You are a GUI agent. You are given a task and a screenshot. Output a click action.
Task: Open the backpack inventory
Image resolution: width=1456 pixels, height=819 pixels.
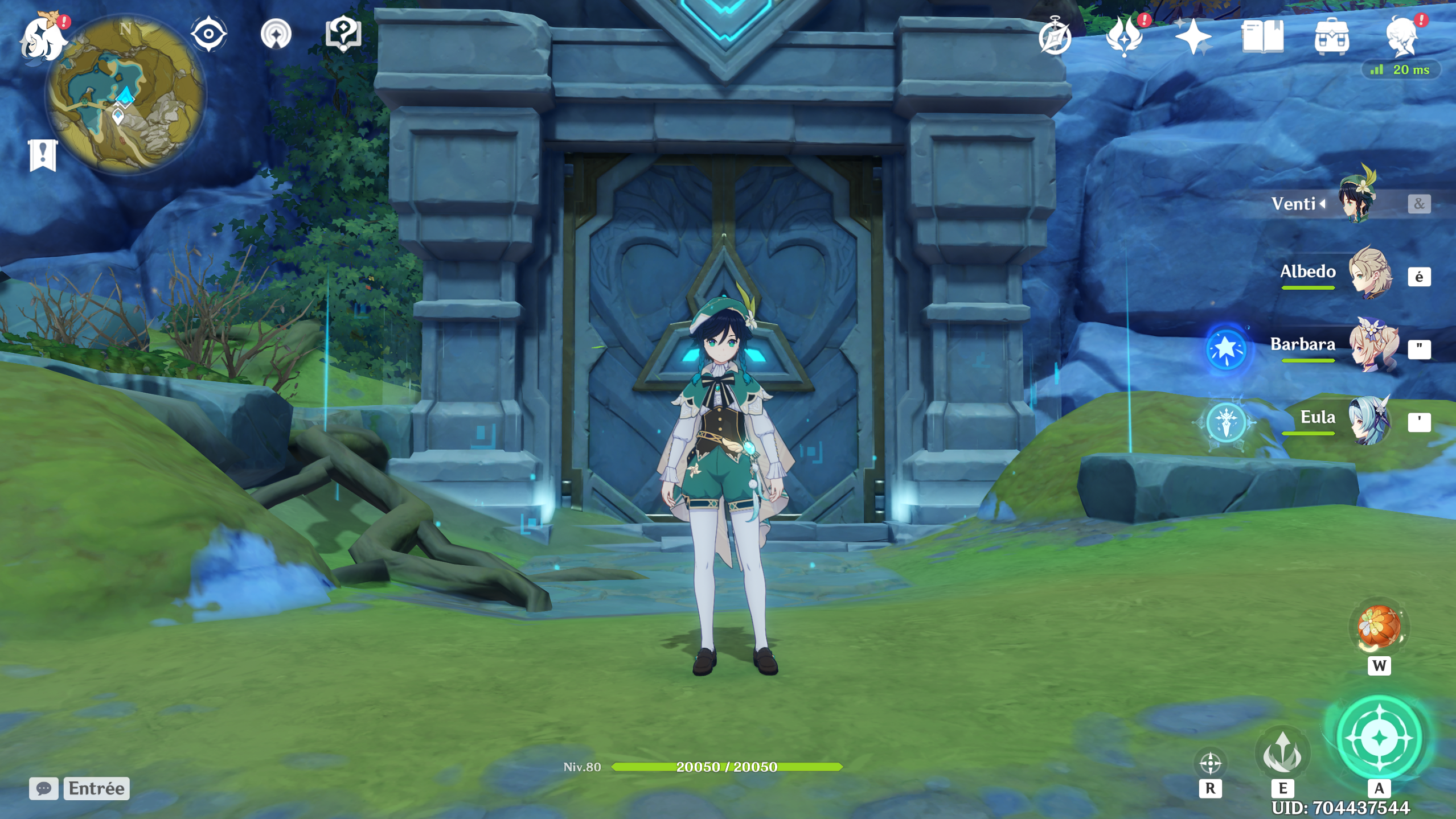pyautogui.click(x=1331, y=37)
